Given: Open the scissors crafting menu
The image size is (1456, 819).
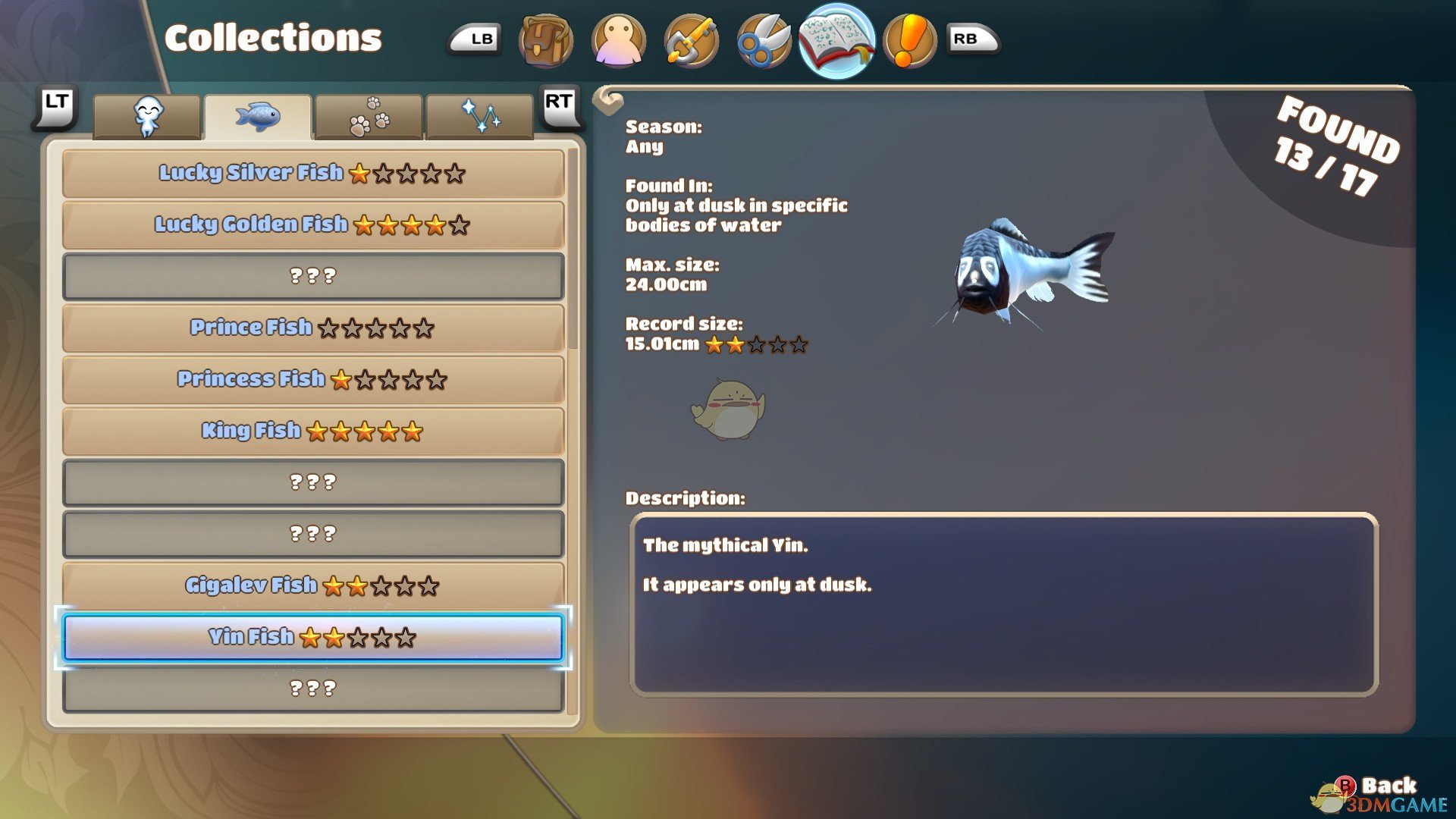Looking at the screenshot, I should pos(764,40).
